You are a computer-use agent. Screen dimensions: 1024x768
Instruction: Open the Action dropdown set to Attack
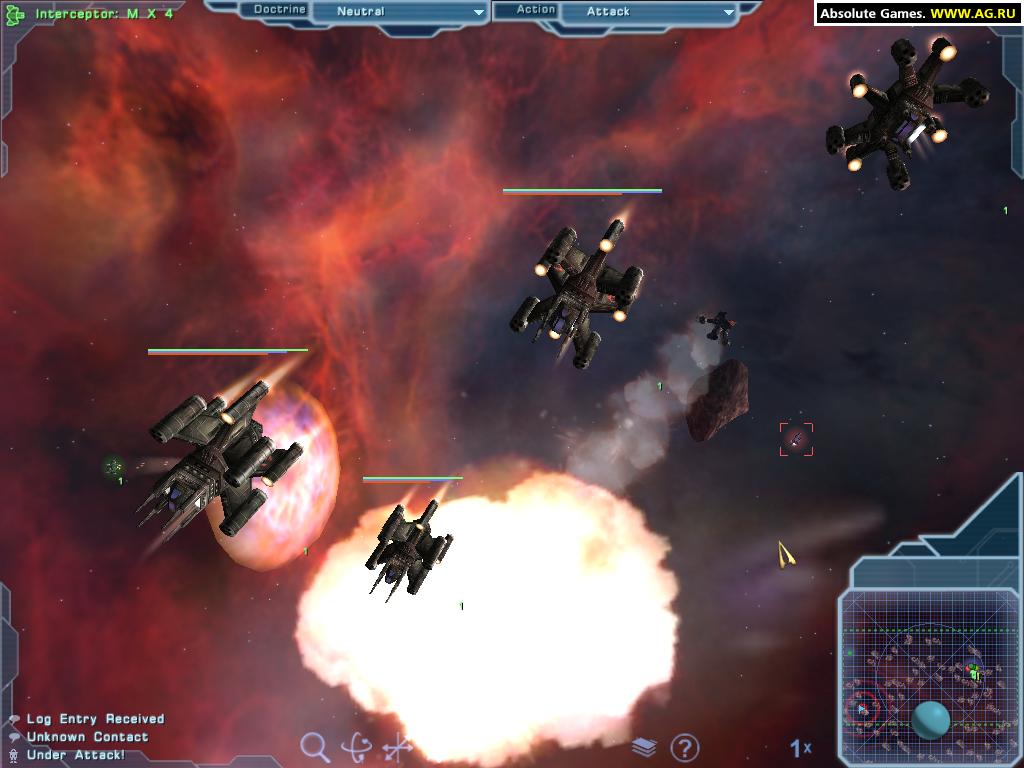click(648, 12)
